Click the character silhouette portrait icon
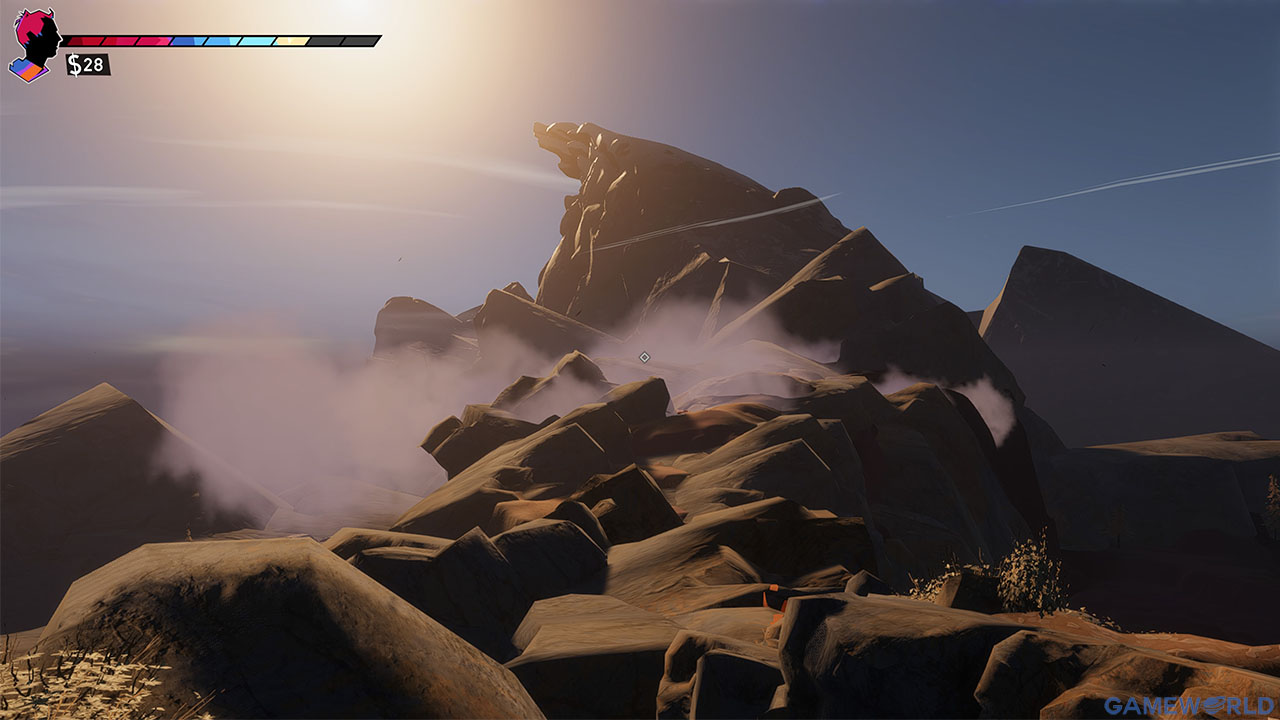The width and height of the screenshot is (1280, 720). coord(38,38)
